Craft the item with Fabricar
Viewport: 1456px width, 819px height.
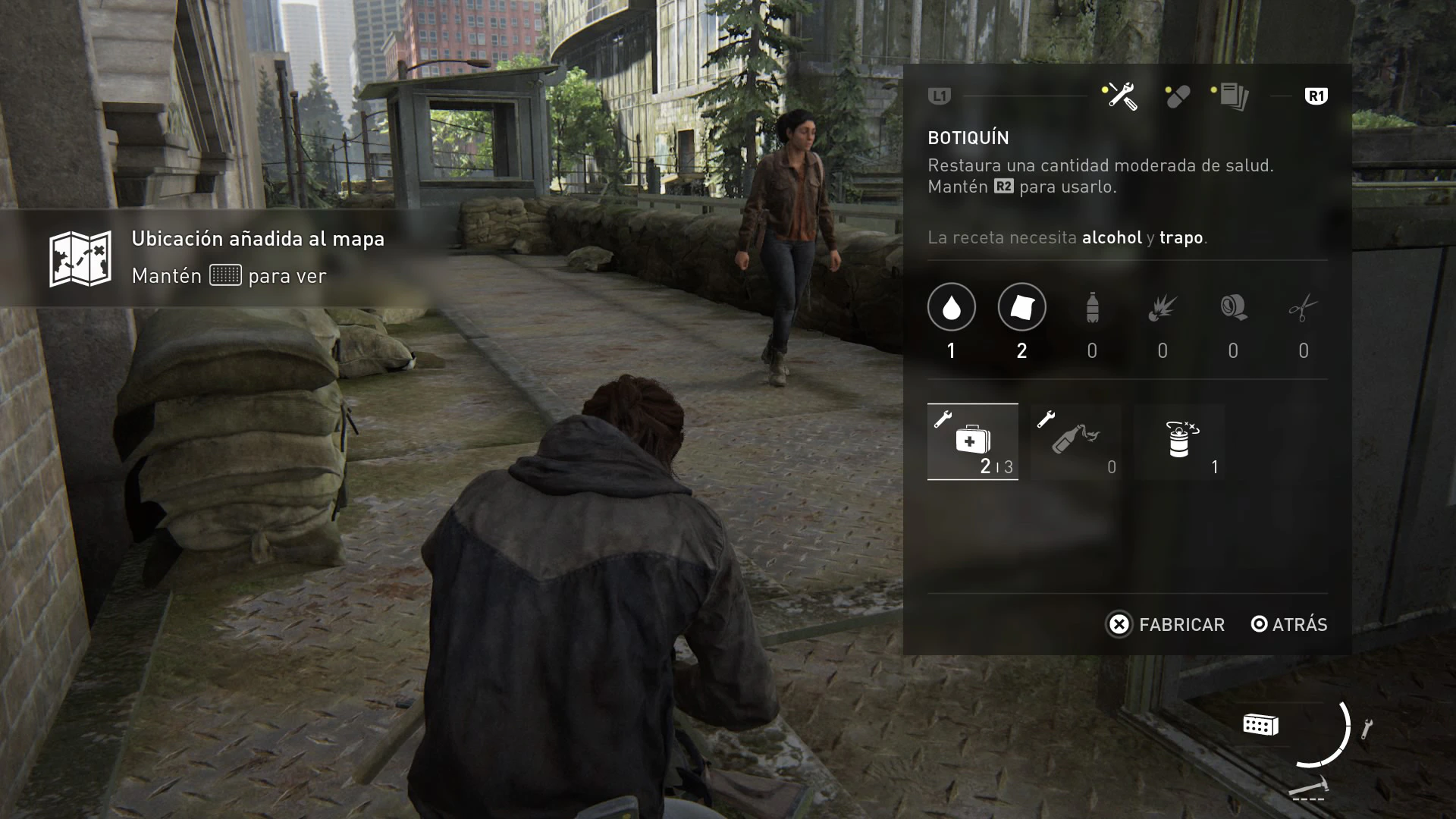coord(1166,624)
